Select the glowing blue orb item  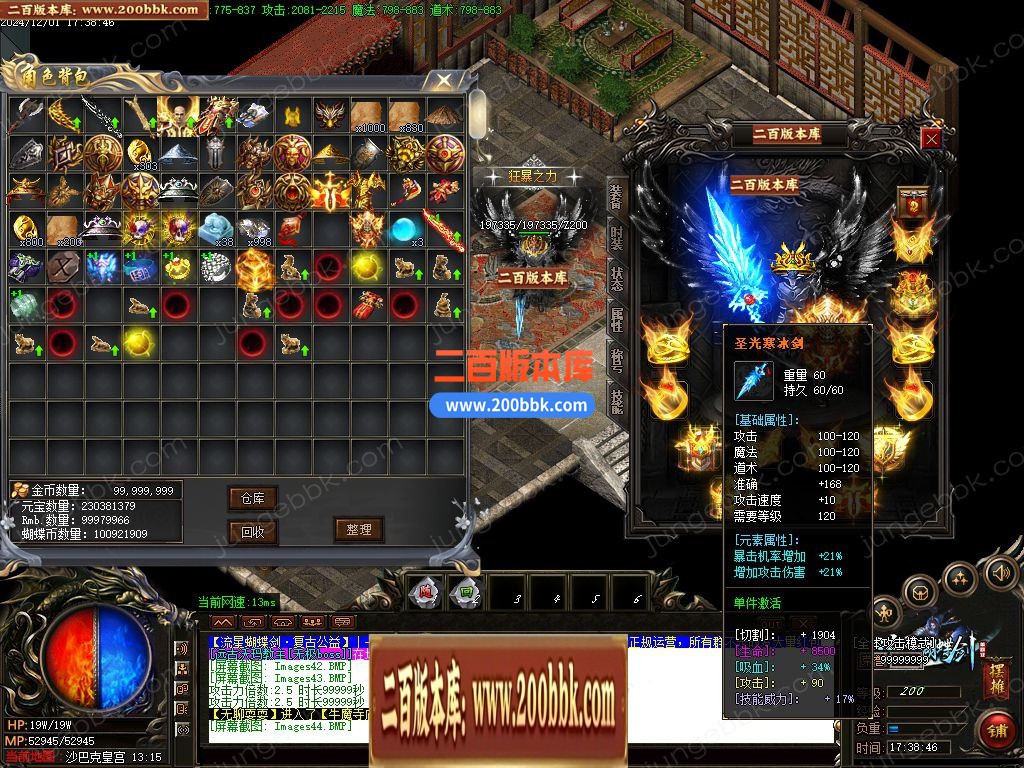click(x=404, y=231)
